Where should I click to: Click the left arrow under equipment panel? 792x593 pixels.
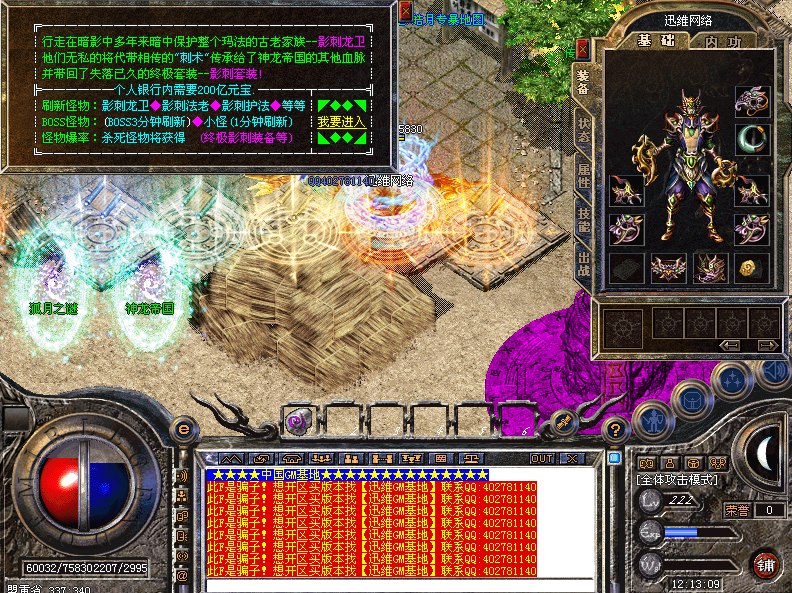click(x=730, y=345)
